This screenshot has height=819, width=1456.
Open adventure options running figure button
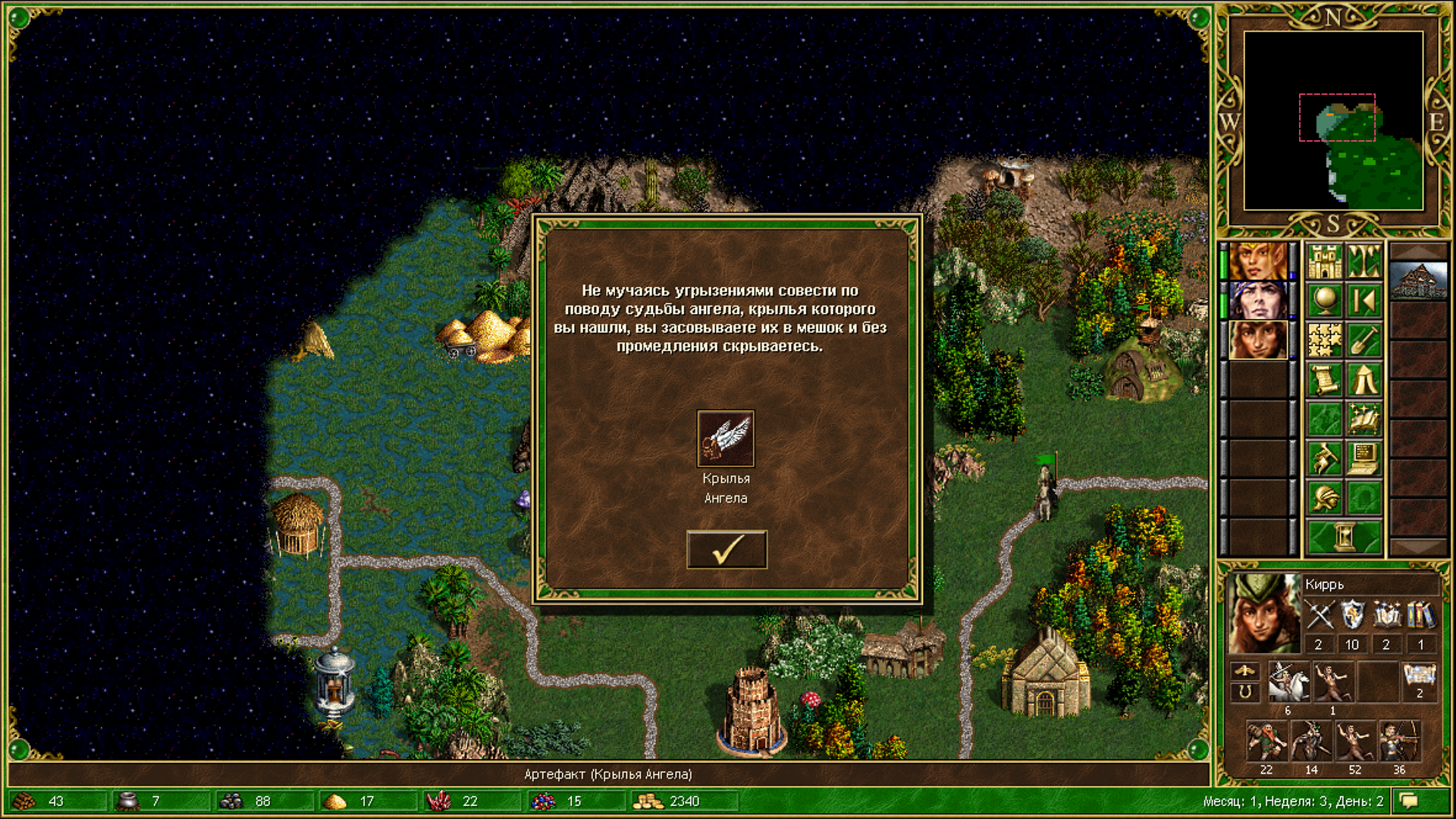(x=1325, y=459)
